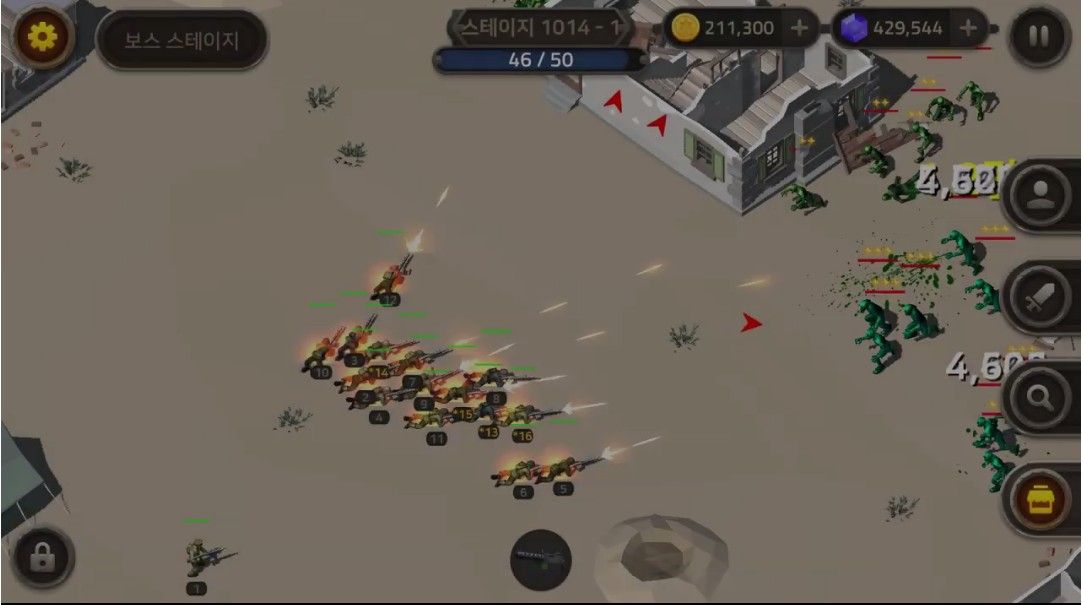The height and width of the screenshot is (605, 1083).
Task: Toggle the padlock lock button
Action: point(42,559)
